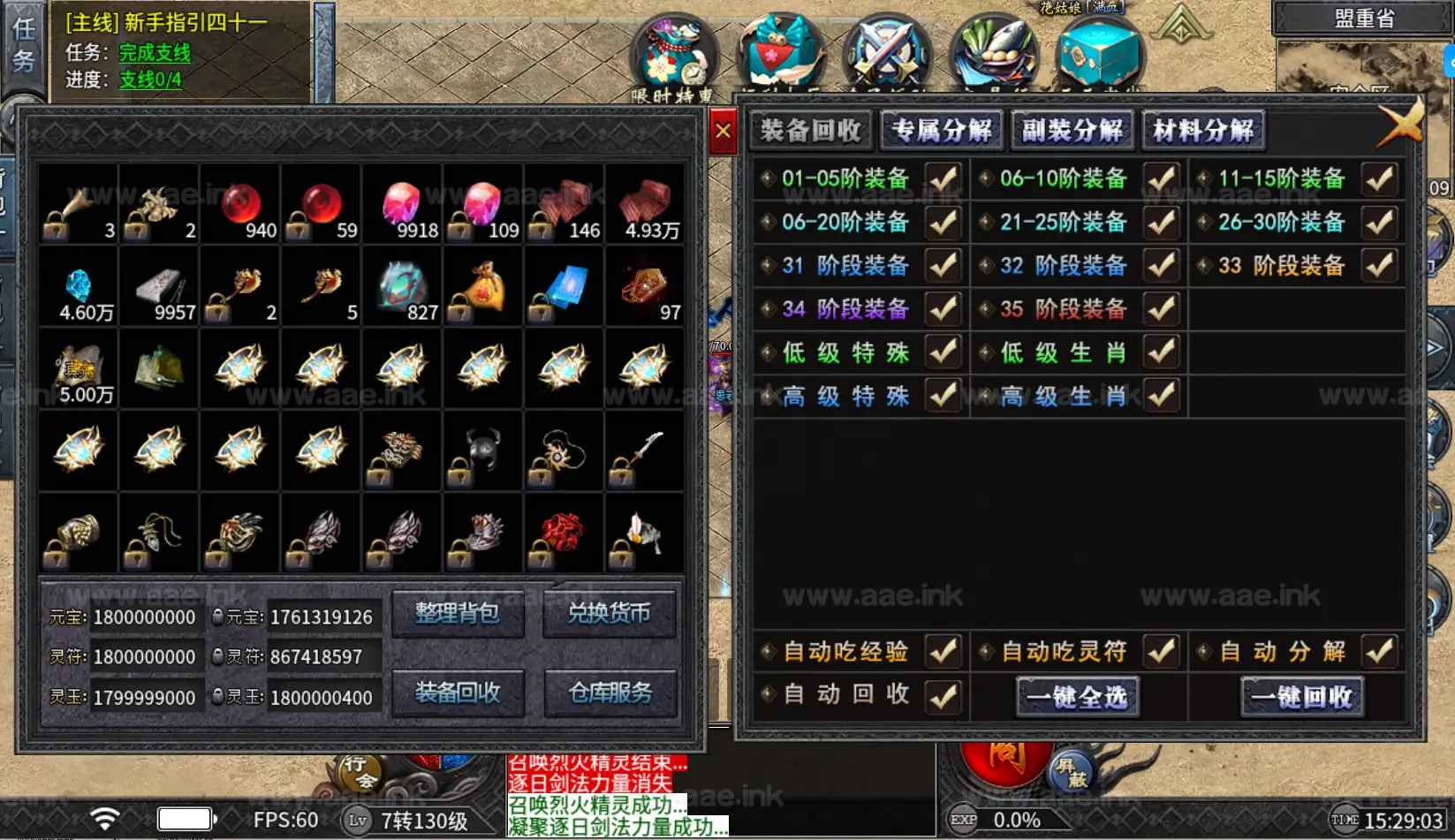Open 仓库服务 warehouse service
This screenshot has height=840, width=1455.
tap(610, 692)
